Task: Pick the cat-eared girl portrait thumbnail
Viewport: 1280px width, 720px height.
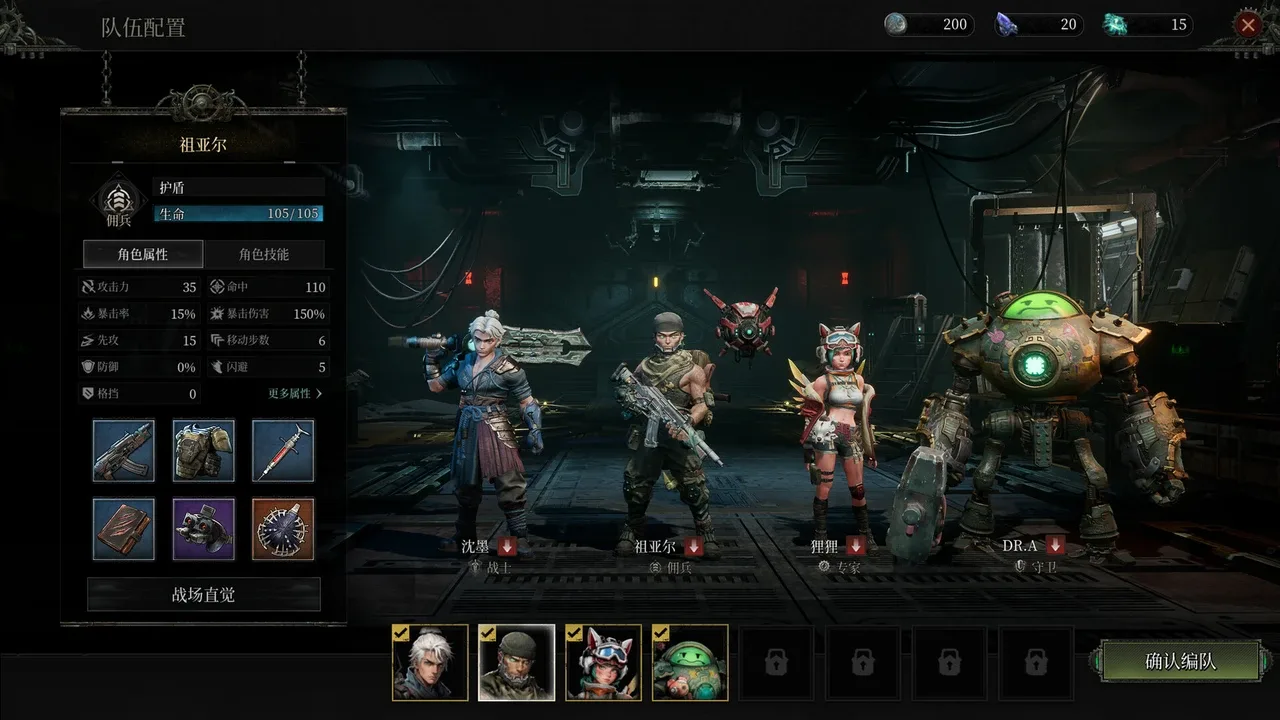Action: (x=604, y=662)
